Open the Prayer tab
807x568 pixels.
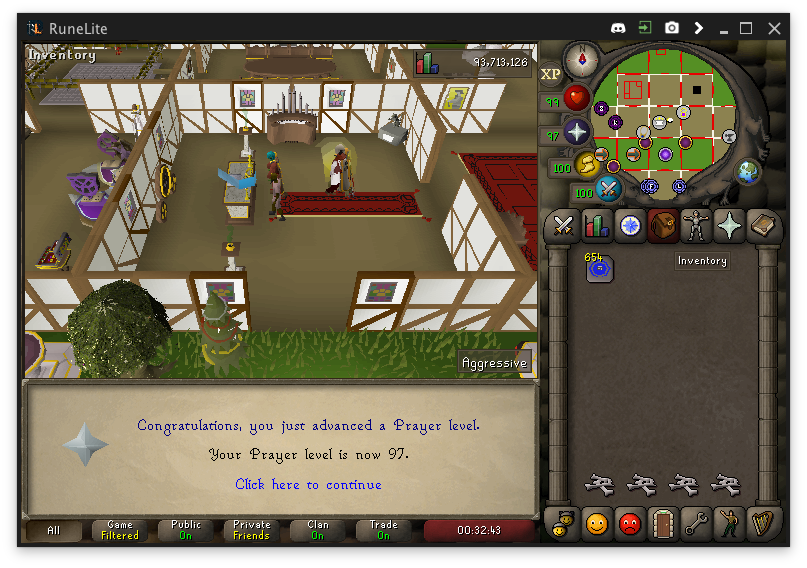tap(730, 226)
